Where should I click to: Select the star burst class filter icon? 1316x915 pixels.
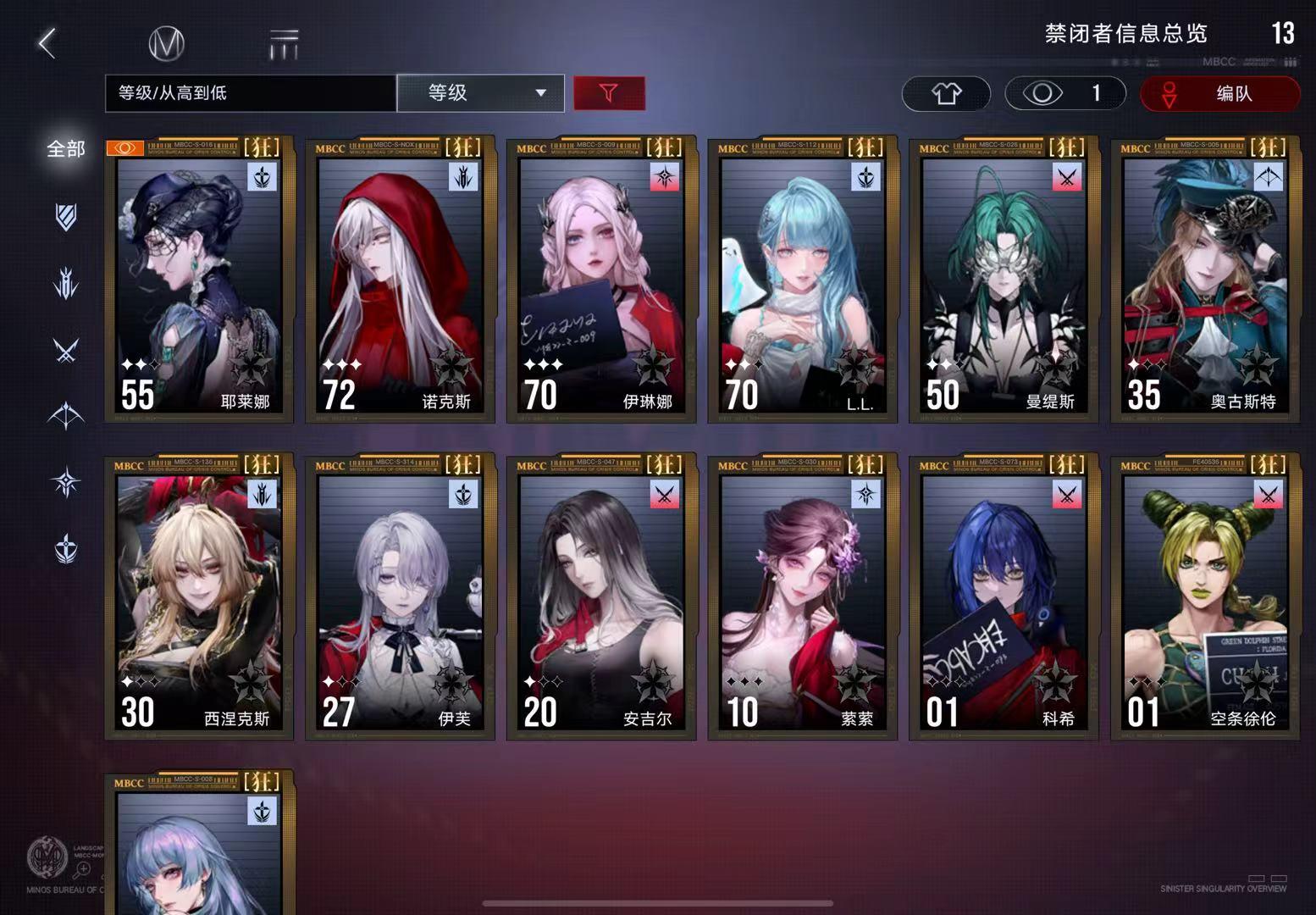tap(66, 480)
